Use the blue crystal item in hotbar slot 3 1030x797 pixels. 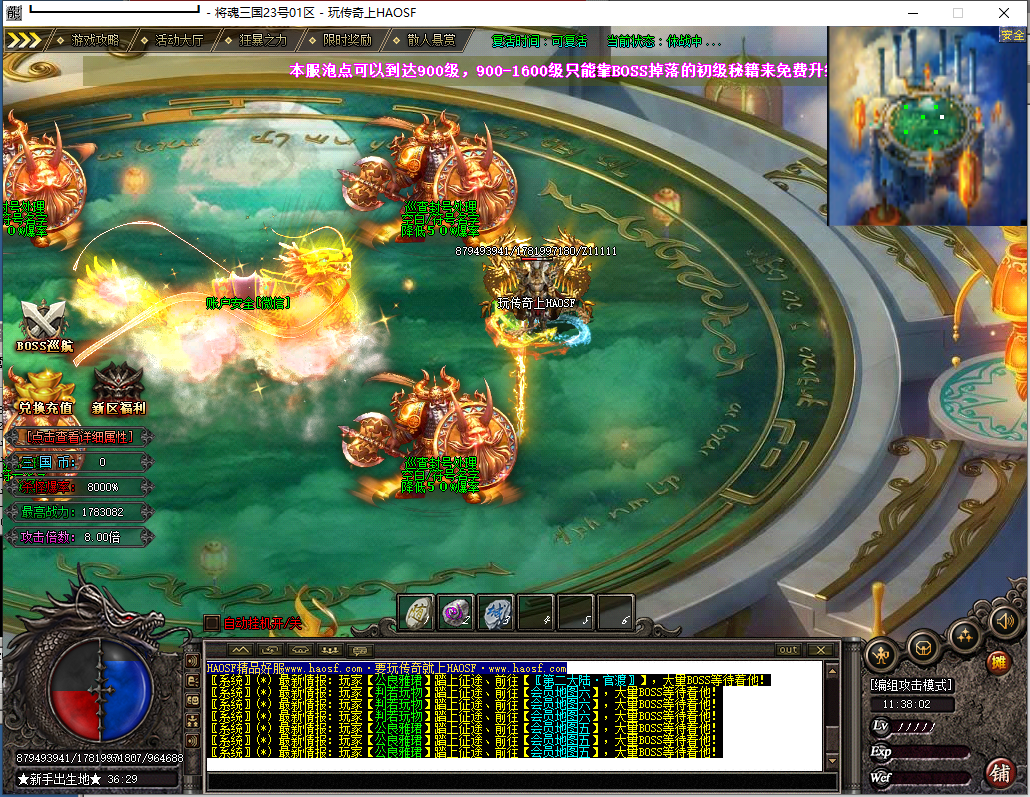pos(495,612)
